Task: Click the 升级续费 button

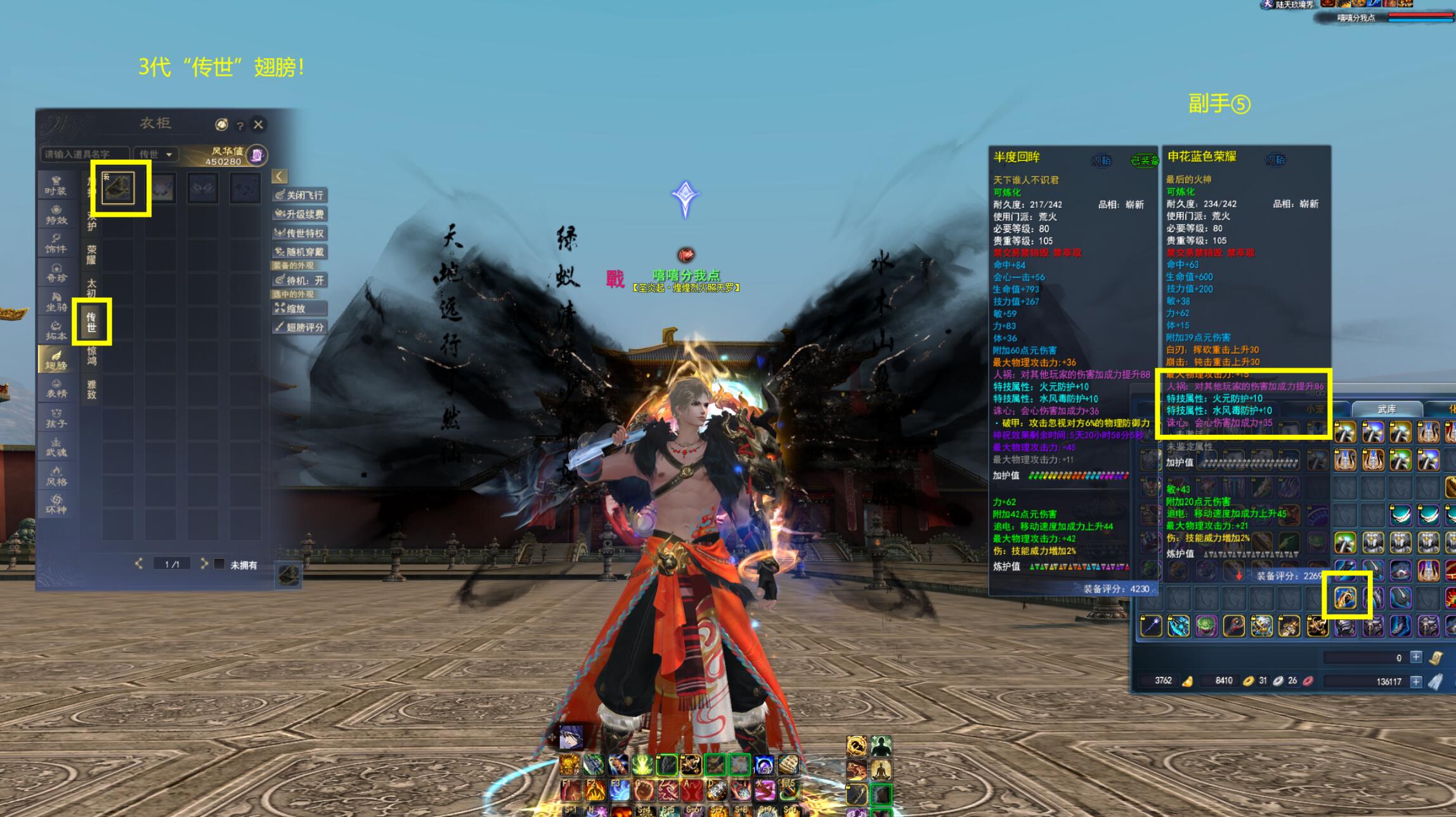Action: point(300,214)
